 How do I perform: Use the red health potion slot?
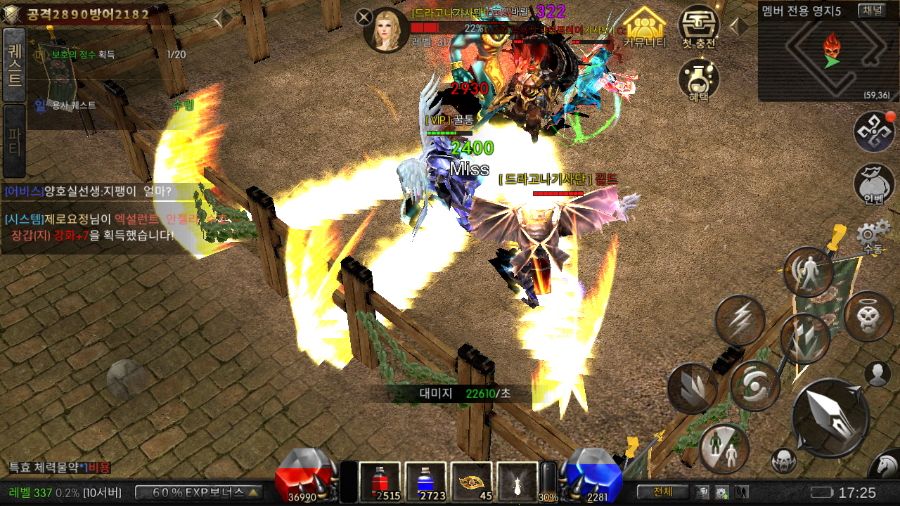379,480
